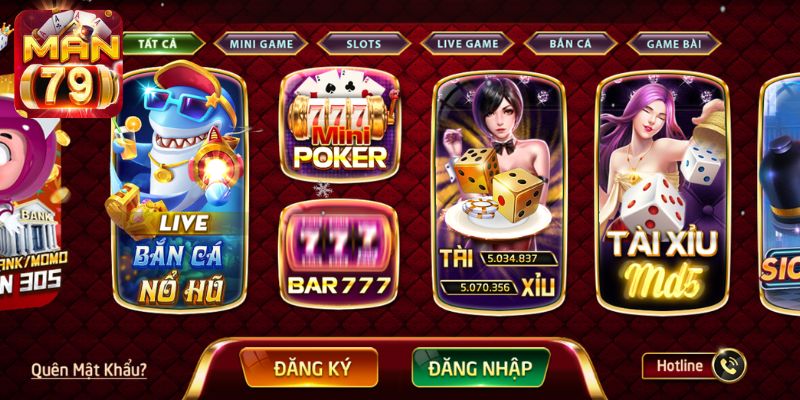Viewport: 800px width, 400px height.
Task: Show the Live Game category
Action: point(466,43)
